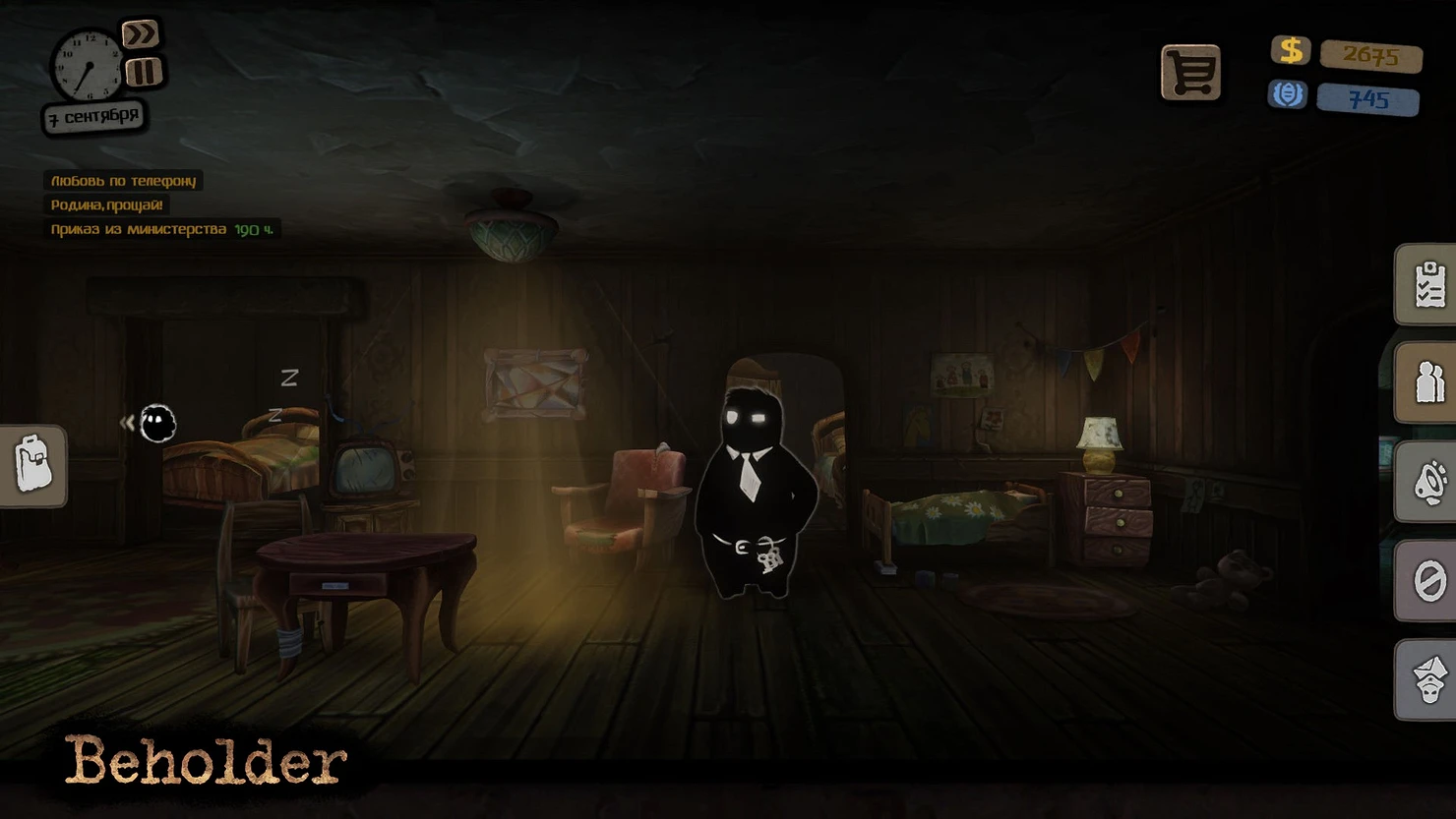
Task: Pause the game with the pause button
Action: (144, 72)
